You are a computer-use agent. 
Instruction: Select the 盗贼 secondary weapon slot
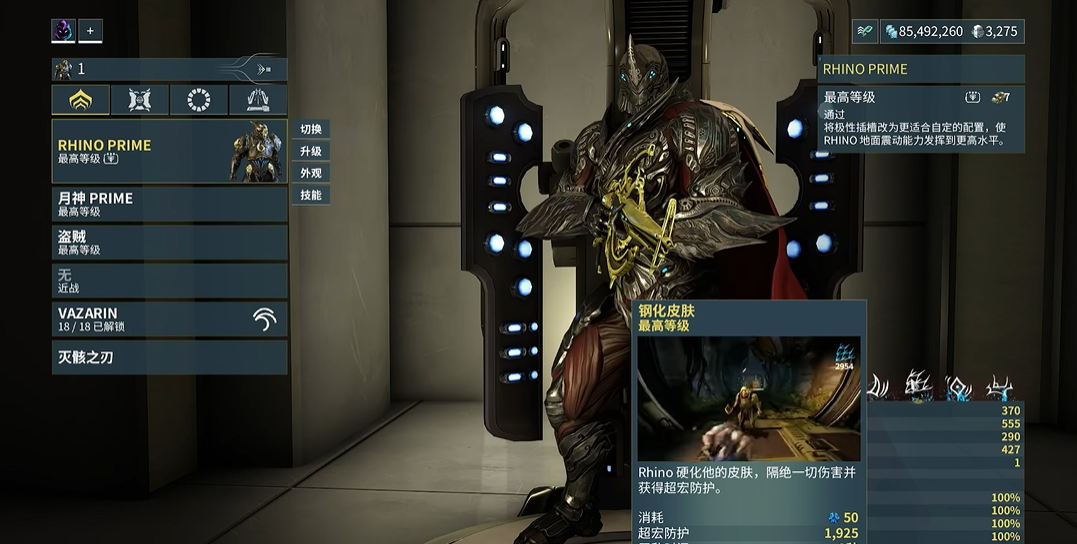169,242
